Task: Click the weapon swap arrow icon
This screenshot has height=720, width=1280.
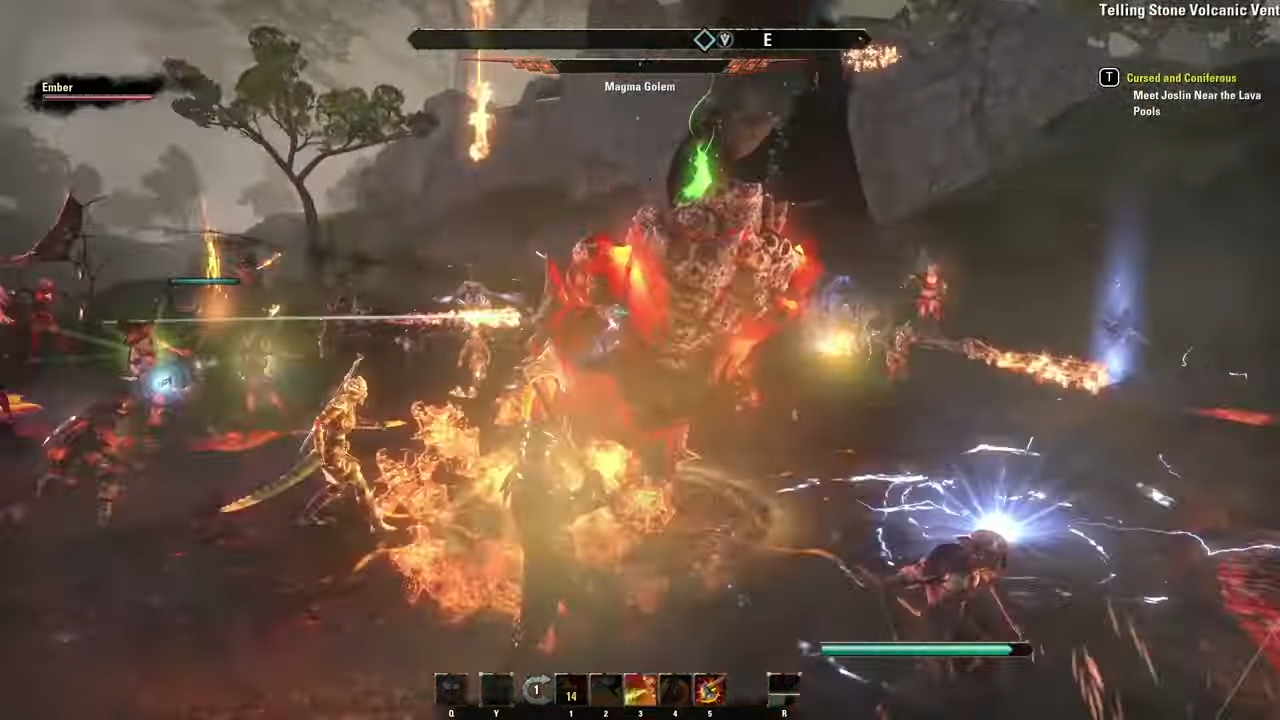Action: click(x=536, y=688)
